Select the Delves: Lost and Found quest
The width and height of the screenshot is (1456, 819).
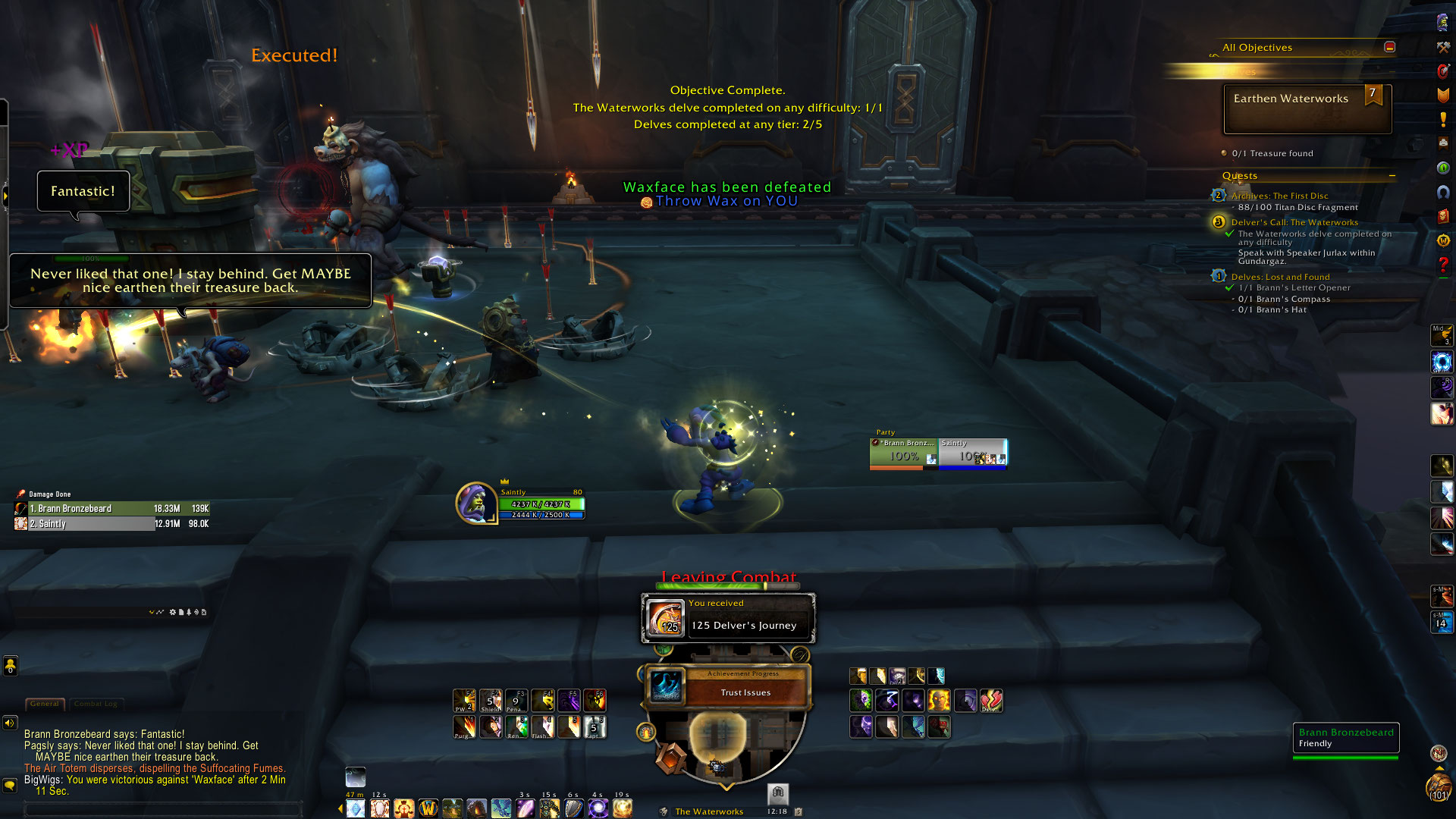pos(1280,277)
